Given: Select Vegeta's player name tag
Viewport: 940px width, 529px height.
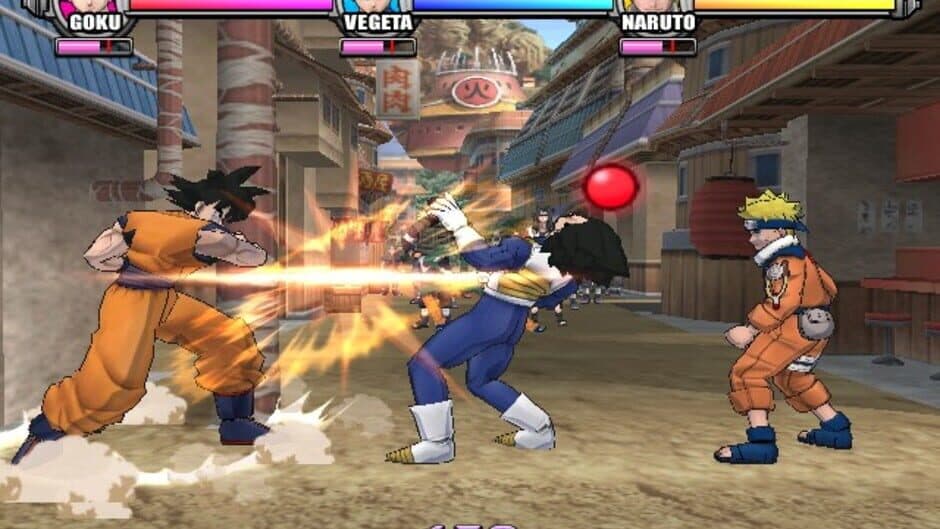Looking at the screenshot, I should [378, 22].
